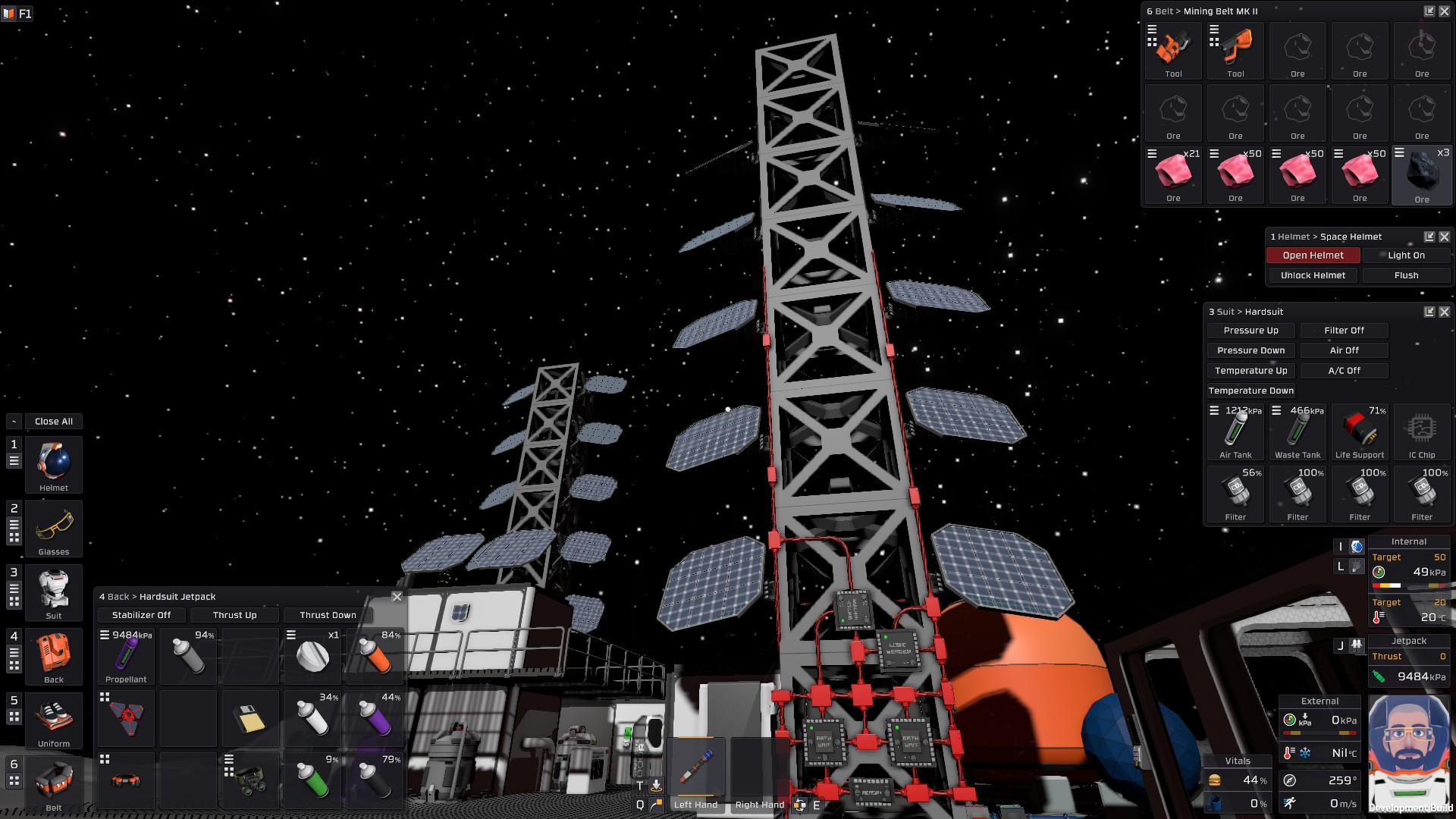Viewport: 1456px width, 819px height.
Task: Click the floppy disk in the Hardsuit Jetpack inventory
Action: click(249, 717)
